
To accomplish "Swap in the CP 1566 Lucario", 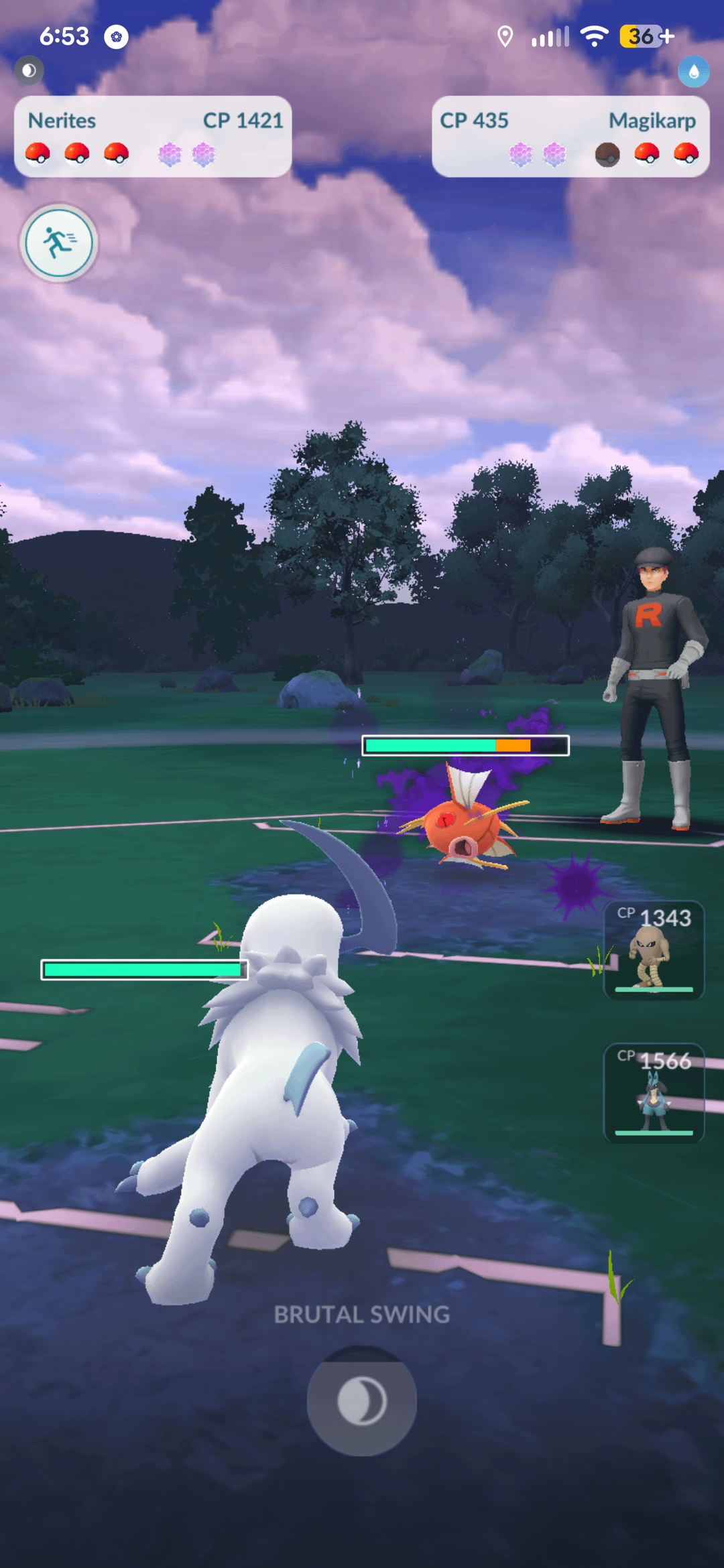I will [654, 1093].
